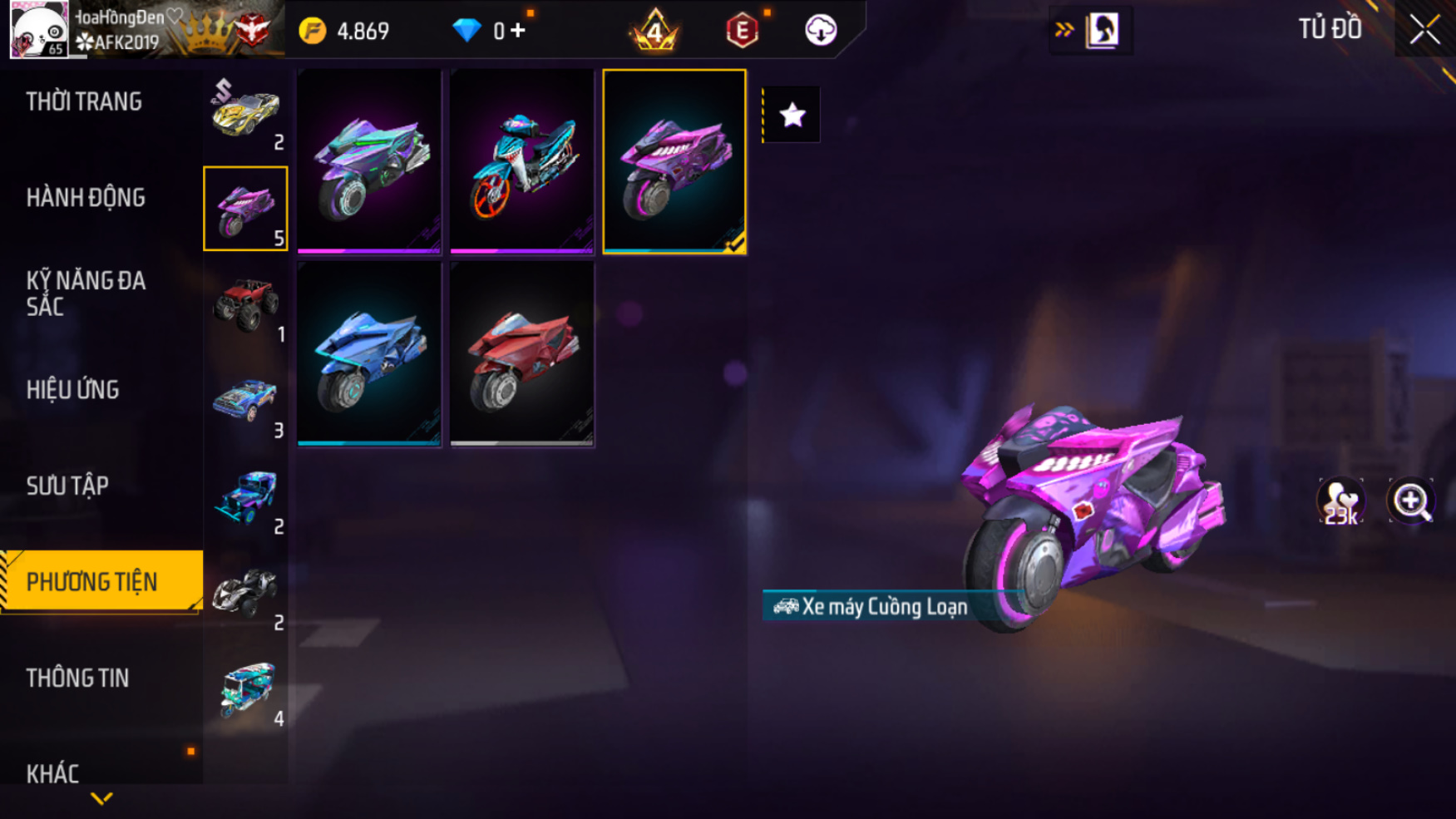Switch to Khác category

(x=52, y=774)
